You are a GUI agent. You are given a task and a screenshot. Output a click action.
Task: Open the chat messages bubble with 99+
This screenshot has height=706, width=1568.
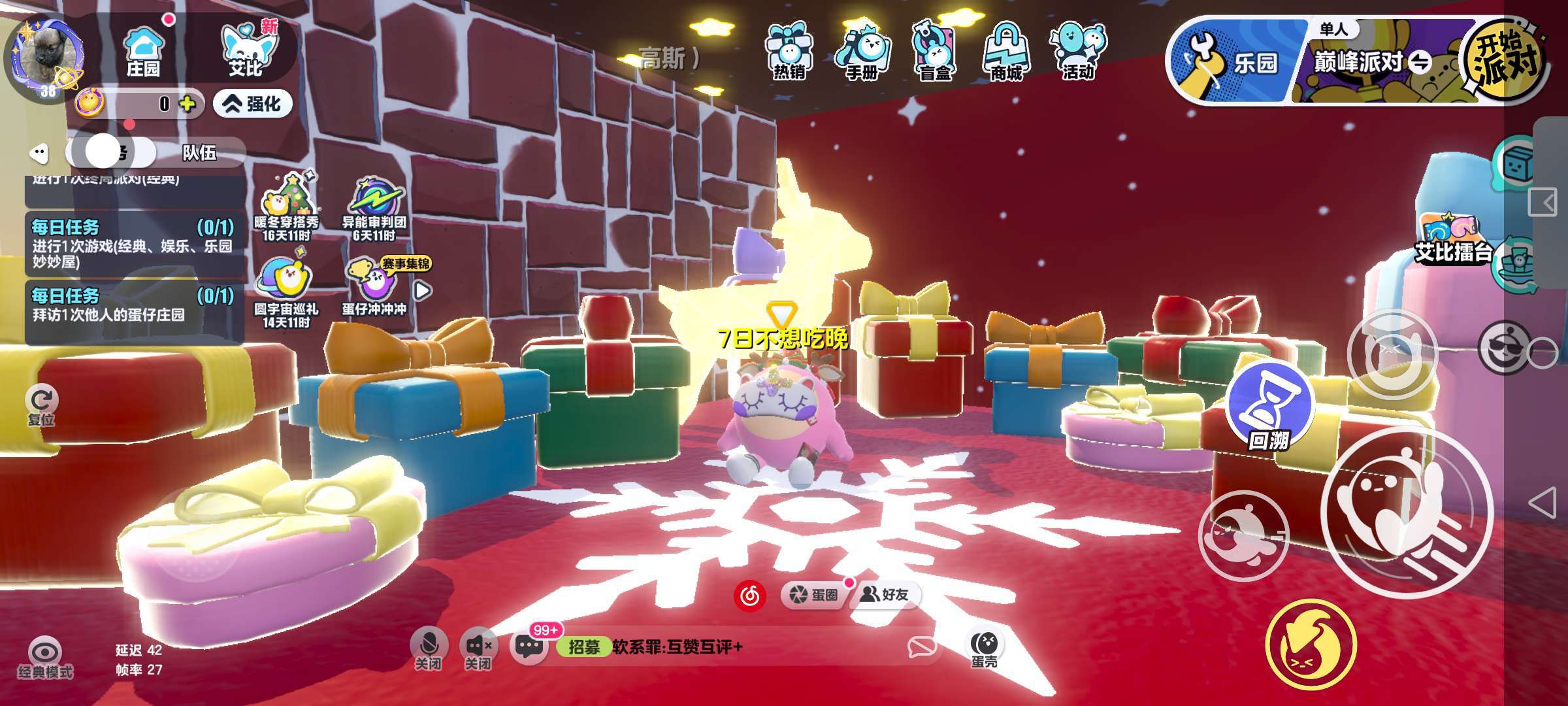click(529, 646)
